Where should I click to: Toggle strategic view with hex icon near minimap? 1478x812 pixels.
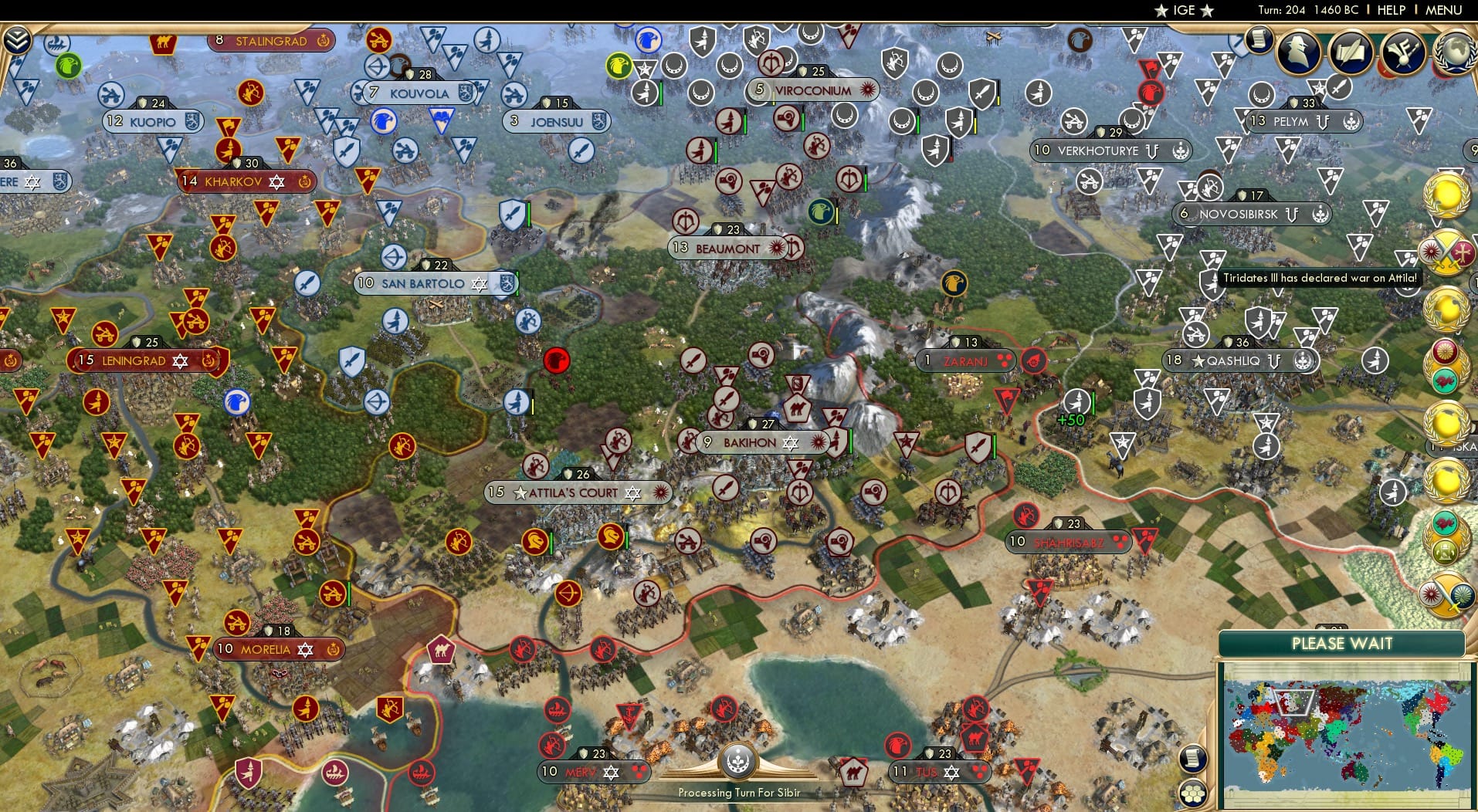click(x=1193, y=791)
